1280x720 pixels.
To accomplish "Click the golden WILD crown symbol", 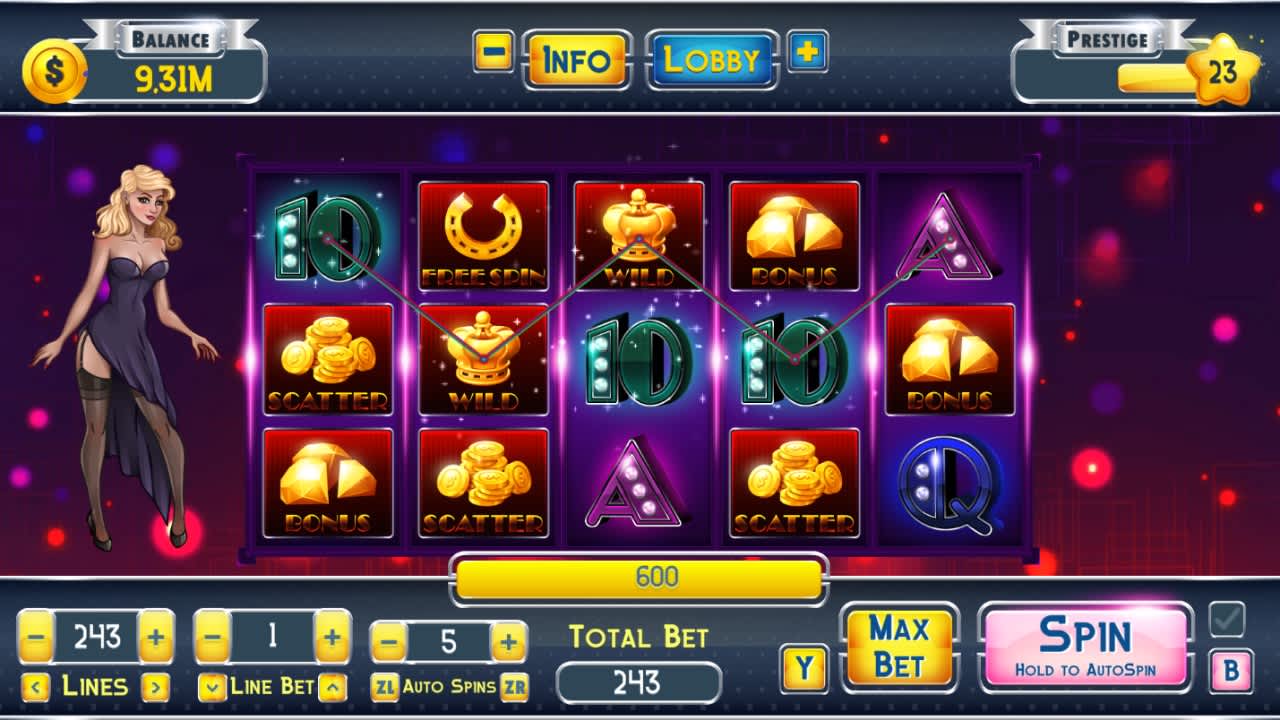I will [x=485, y=360].
